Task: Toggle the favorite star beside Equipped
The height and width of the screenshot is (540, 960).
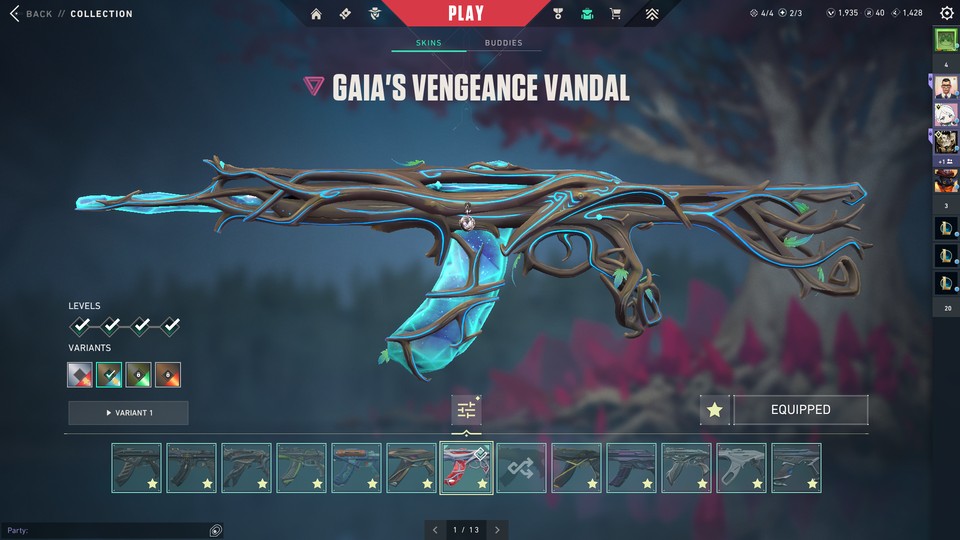Action: 714,410
